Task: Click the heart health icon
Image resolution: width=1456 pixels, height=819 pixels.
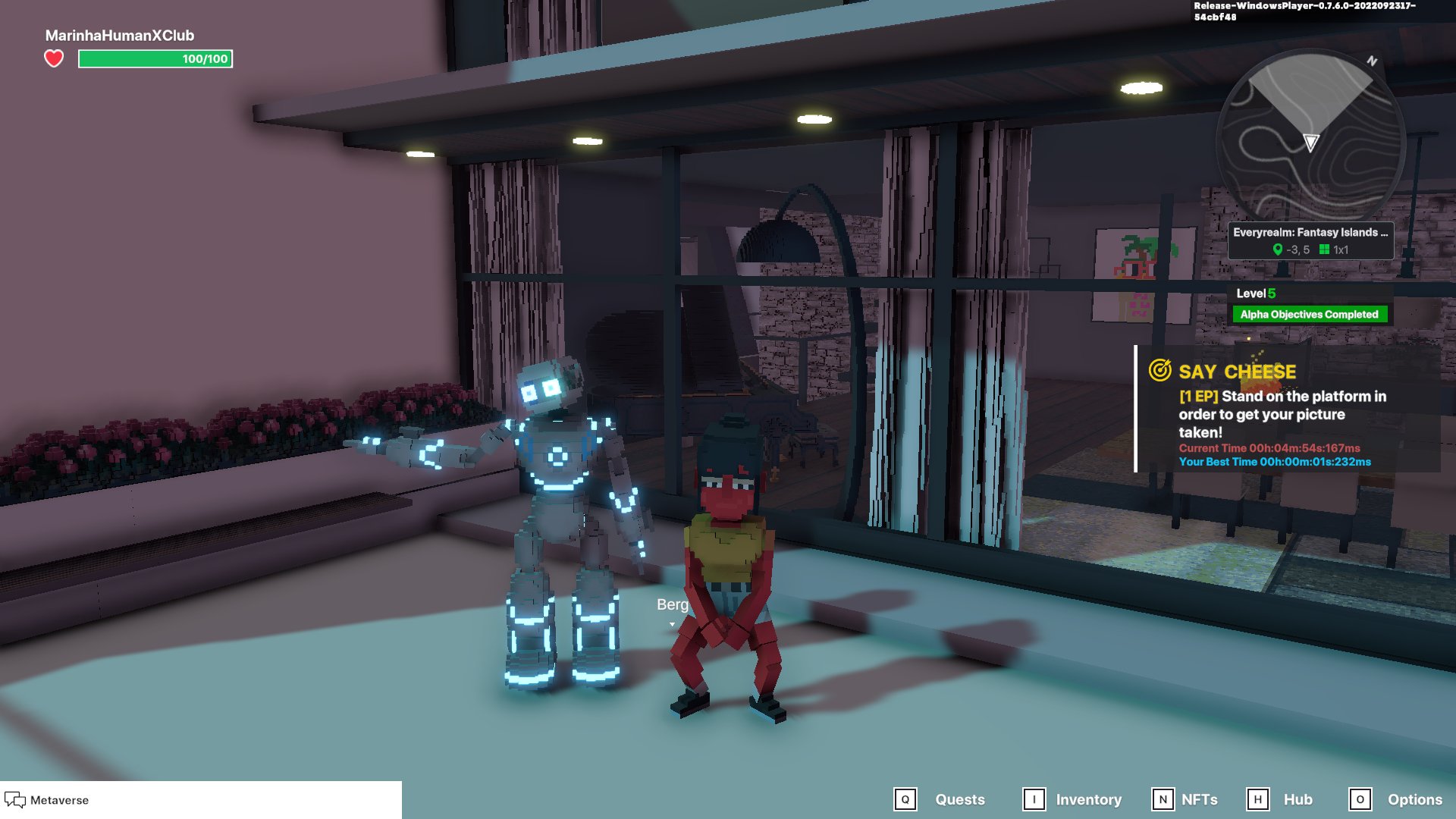Action: (x=53, y=58)
